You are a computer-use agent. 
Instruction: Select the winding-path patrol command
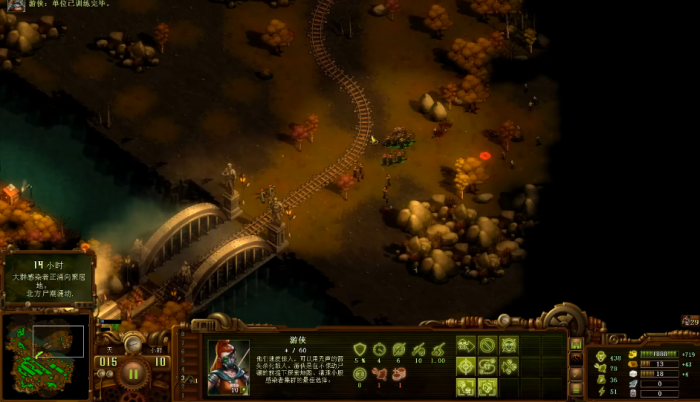[x=487, y=365]
